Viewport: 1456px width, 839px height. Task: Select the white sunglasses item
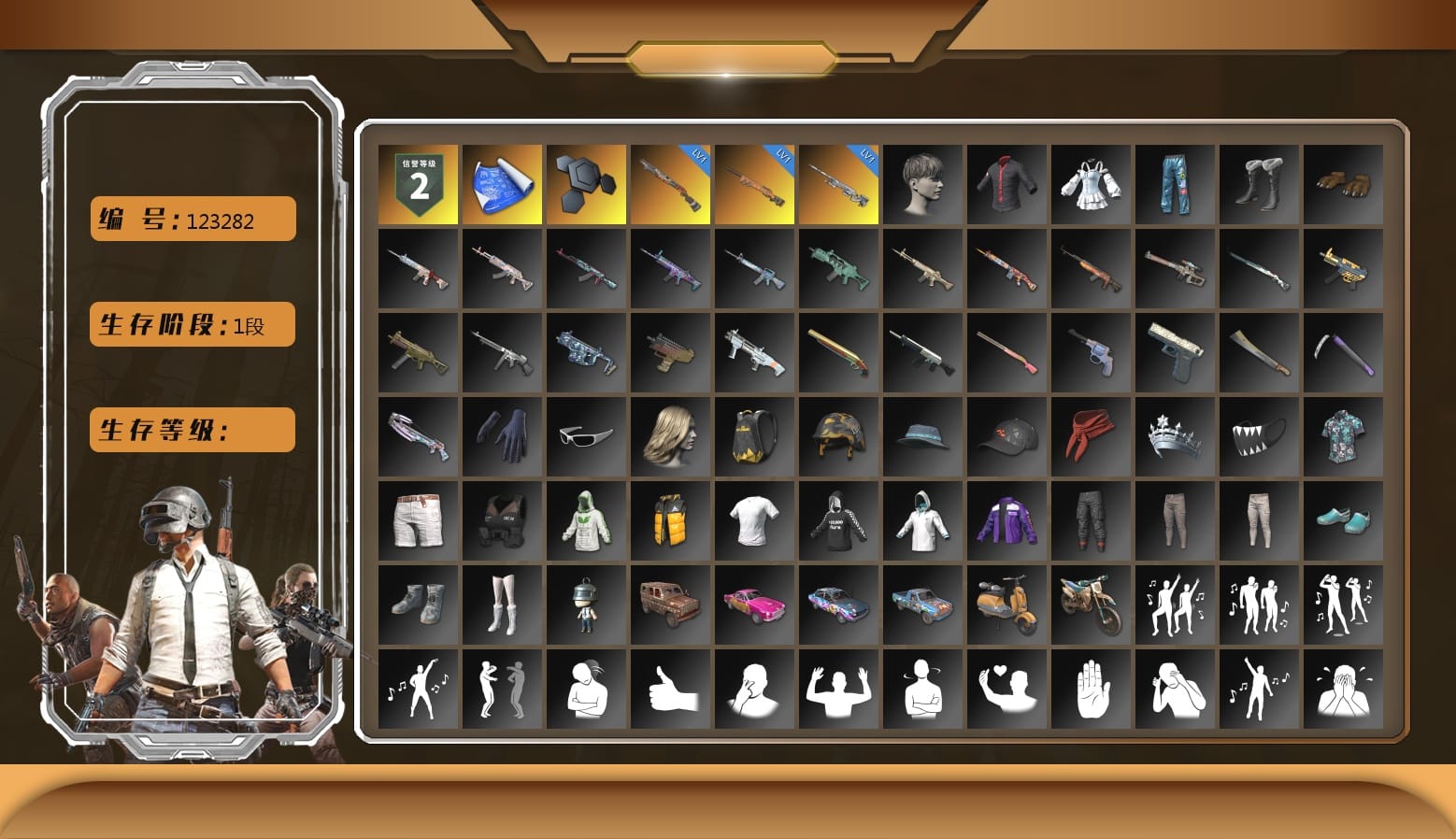coord(586,436)
